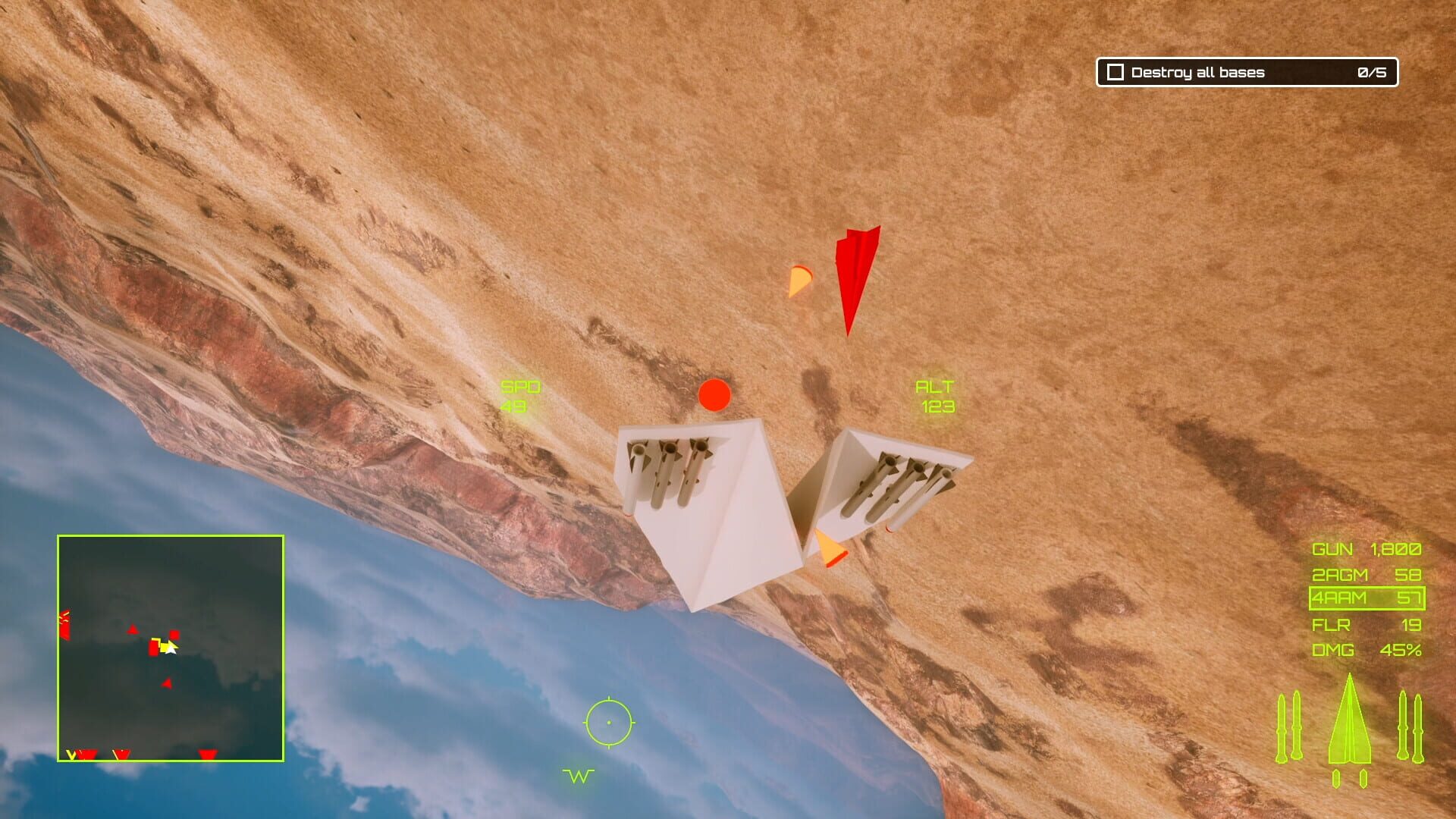Viewport: 1456px width, 819px height.
Task: Click the Destroy all bases mission banner
Action: point(1197,73)
